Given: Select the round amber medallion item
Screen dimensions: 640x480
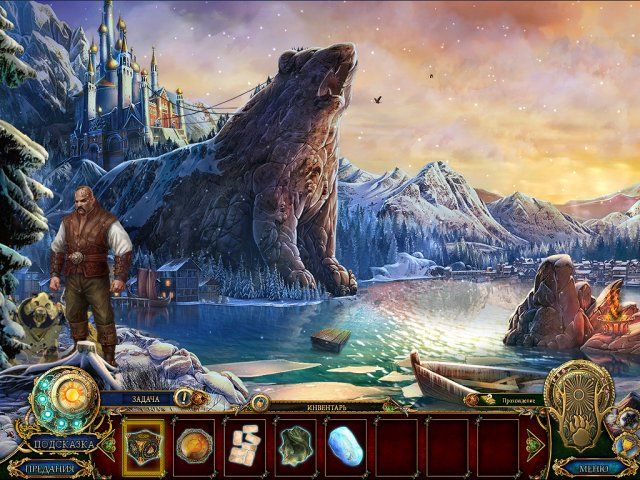Looking at the screenshot, I should (194, 446).
